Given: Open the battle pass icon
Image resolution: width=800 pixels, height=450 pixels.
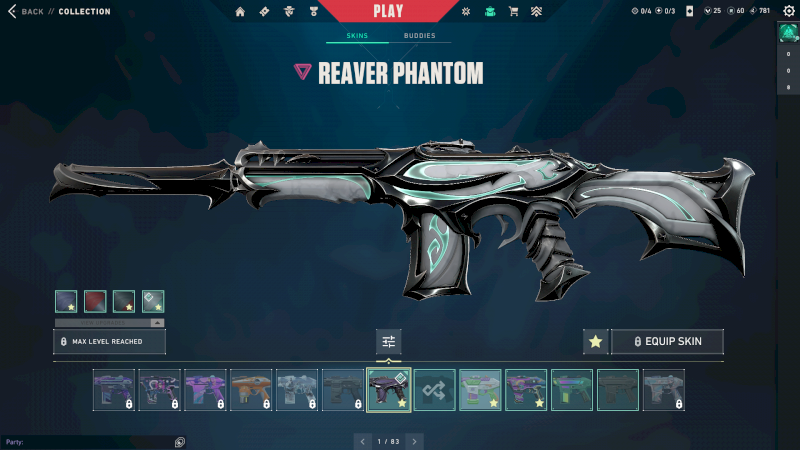Looking at the screenshot, I should tap(264, 12).
